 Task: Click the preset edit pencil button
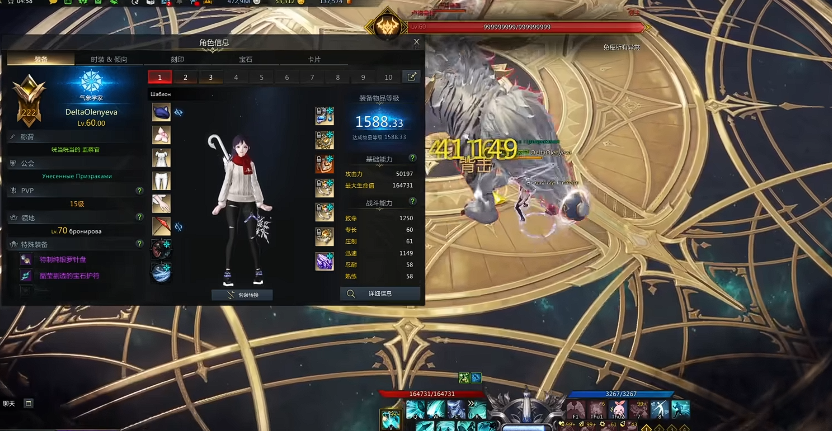(x=410, y=77)
